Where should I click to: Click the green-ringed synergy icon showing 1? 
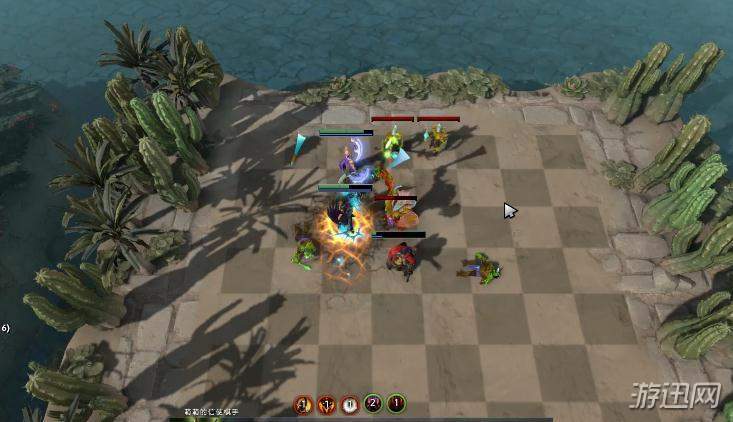tap(397, 405)
